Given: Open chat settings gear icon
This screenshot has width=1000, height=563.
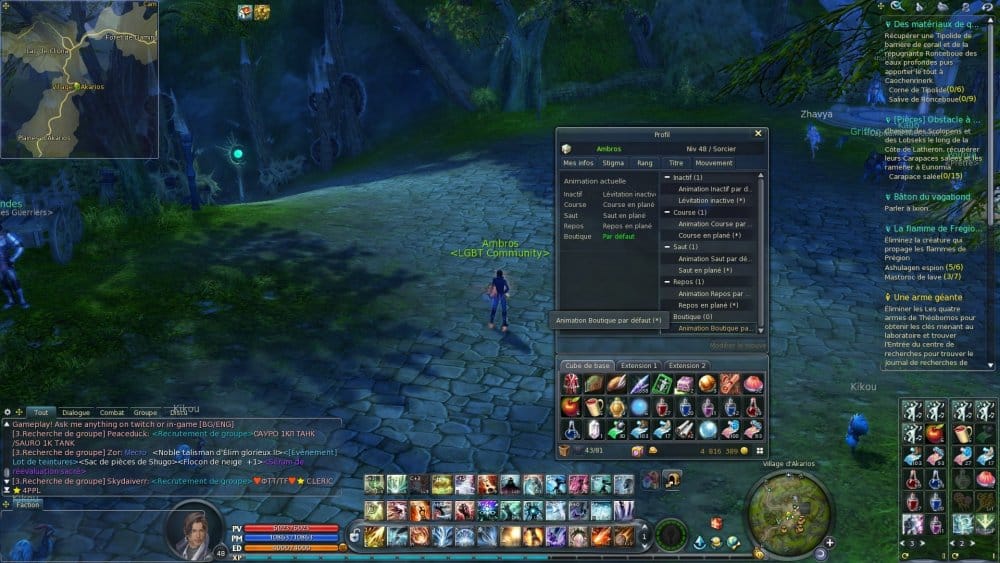Looking at the screenshot, I should click(x=7, y=412).
